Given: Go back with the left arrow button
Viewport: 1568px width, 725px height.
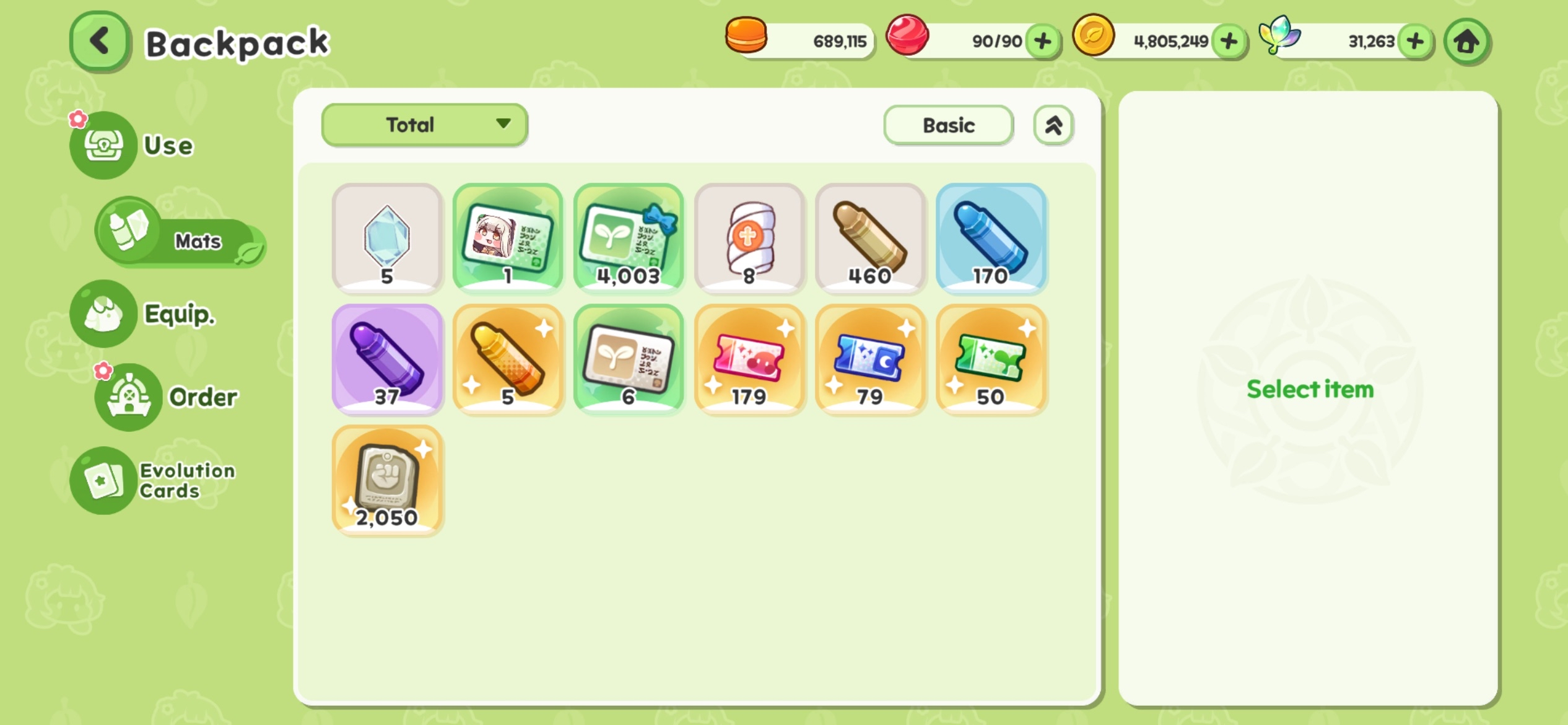Looking at the screenshot, I should click(x=99, y=41).
